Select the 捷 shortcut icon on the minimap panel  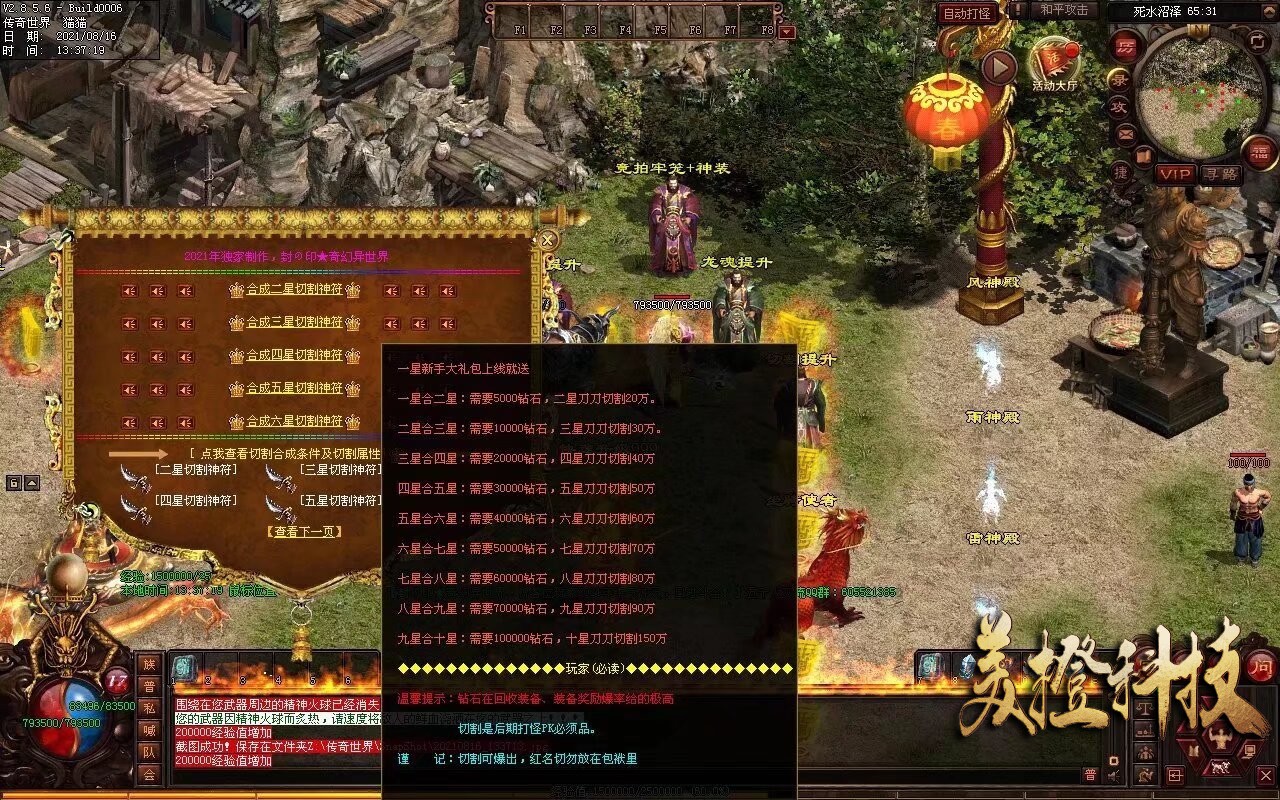(1119, 172)
